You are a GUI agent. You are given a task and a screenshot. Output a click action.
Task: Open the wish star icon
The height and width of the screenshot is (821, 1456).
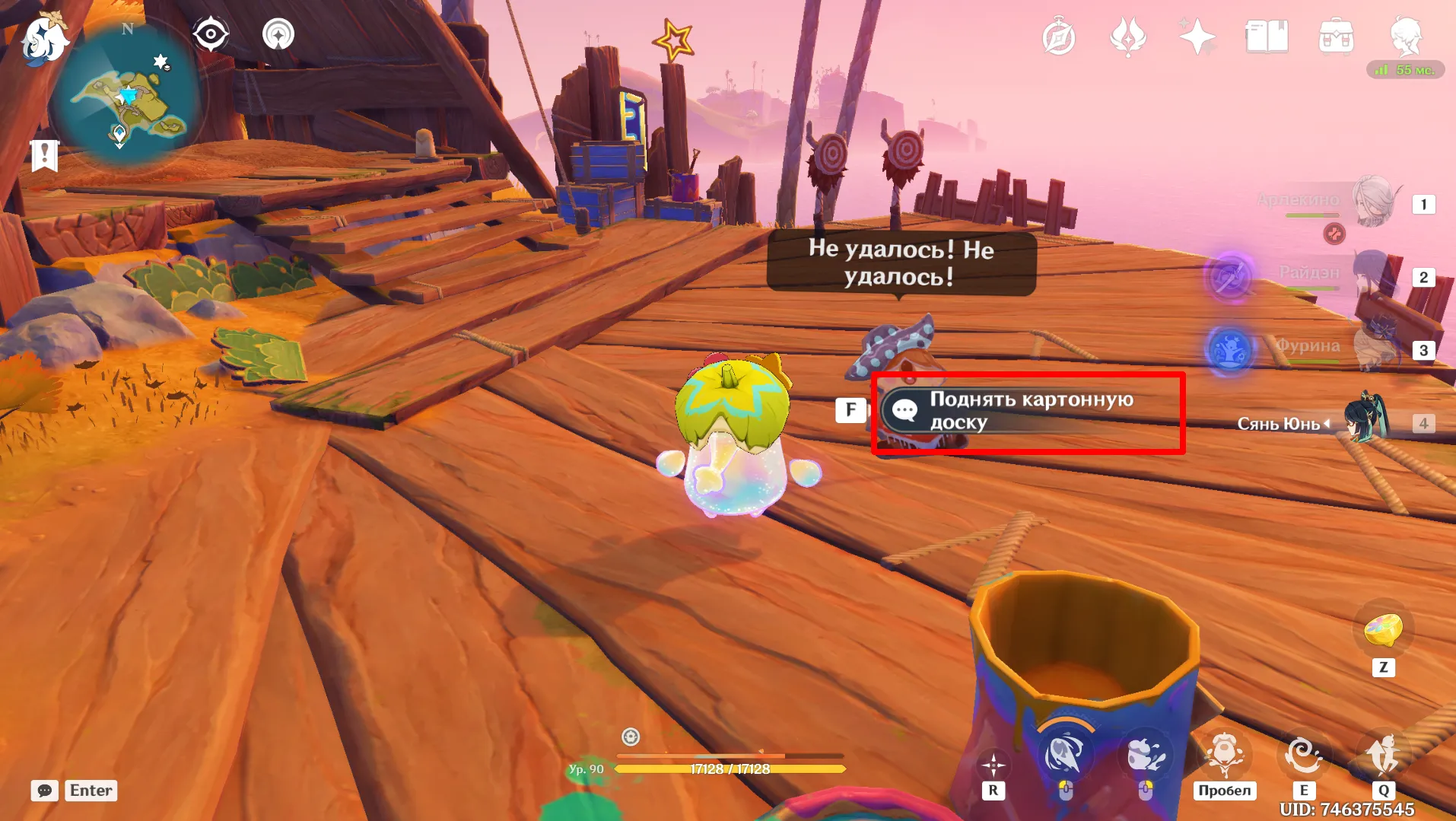pyautogui.click(x=1197, y=37)
